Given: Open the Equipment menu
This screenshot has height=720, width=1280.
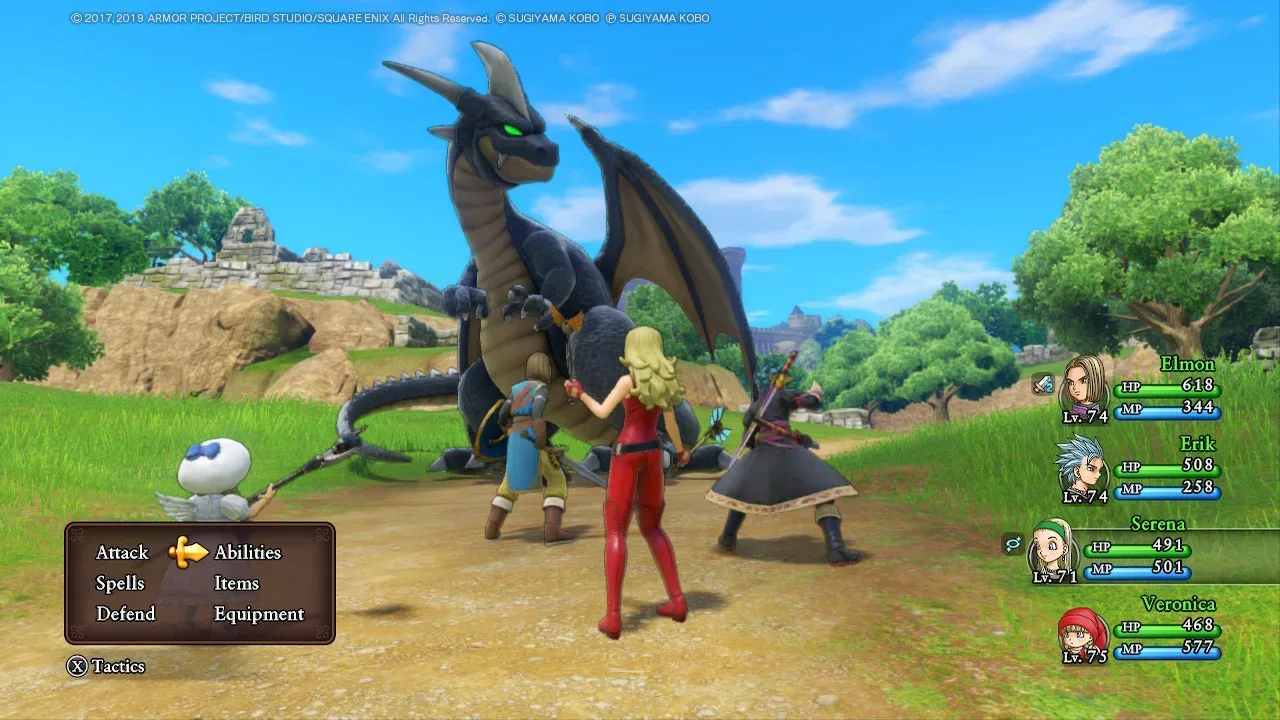Looking at the screenshot, I should point(258,614).
